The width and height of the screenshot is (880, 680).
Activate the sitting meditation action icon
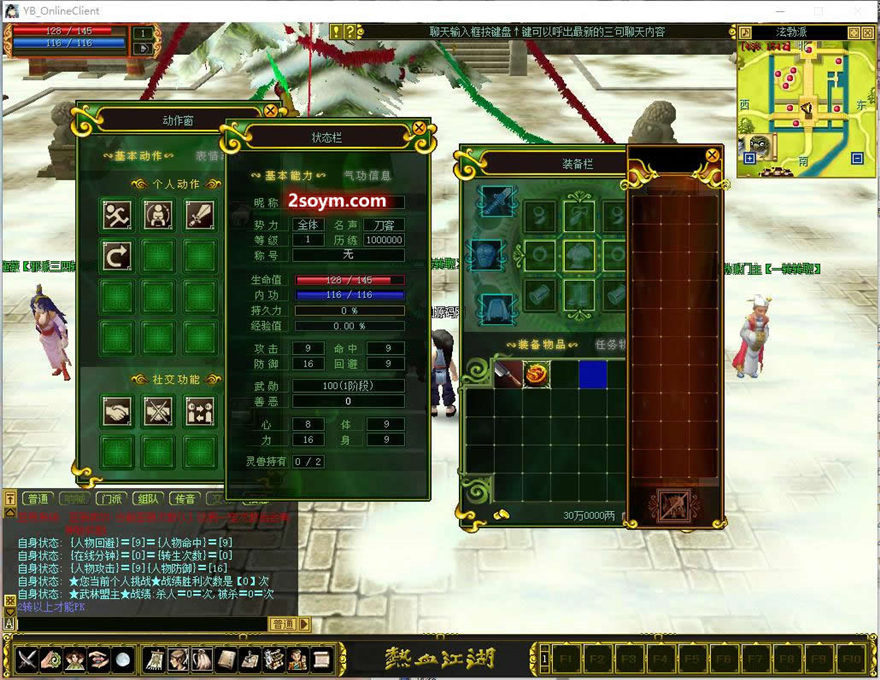coord(159,214)
